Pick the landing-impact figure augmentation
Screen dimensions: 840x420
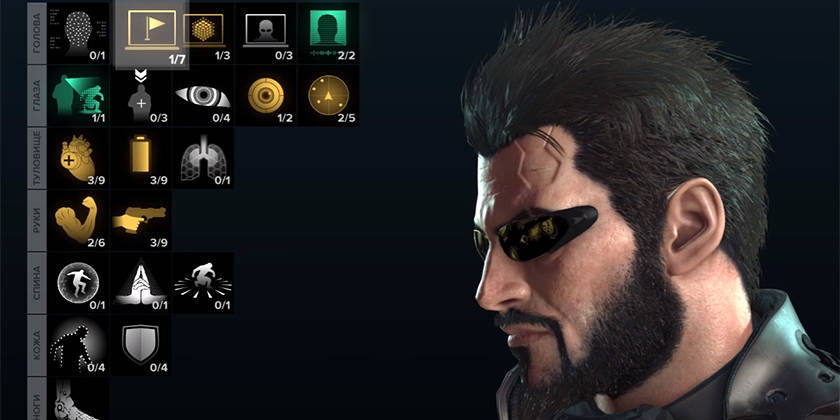203,282
